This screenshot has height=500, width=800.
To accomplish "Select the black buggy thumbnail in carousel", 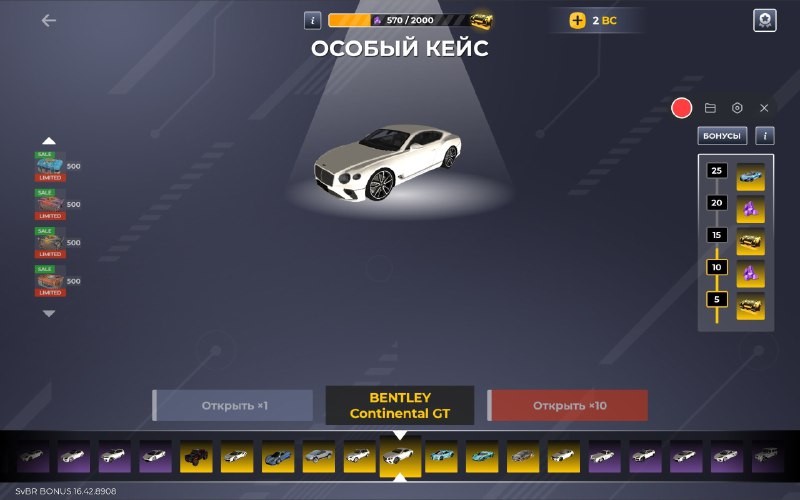I will 195,456.
